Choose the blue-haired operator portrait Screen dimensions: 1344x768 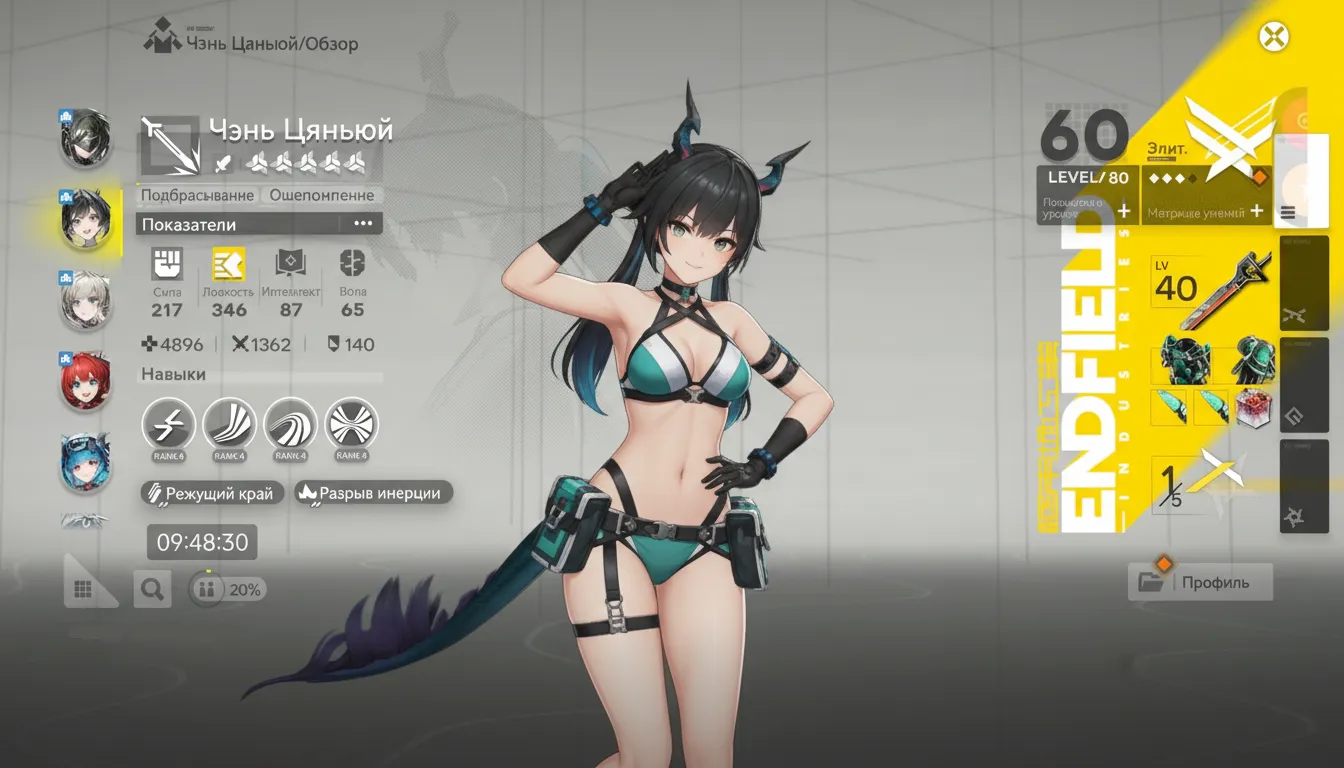tap(85, 463)
